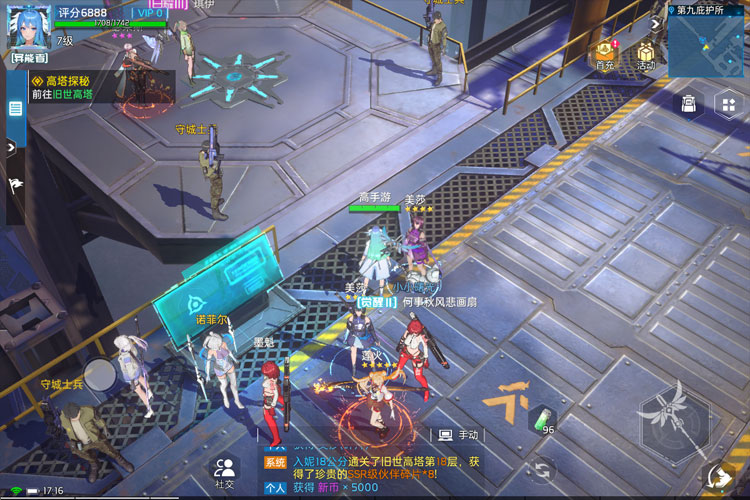The image size is (750, 500).
Task: Open the 社交 social menu
Action: point(225,470)
